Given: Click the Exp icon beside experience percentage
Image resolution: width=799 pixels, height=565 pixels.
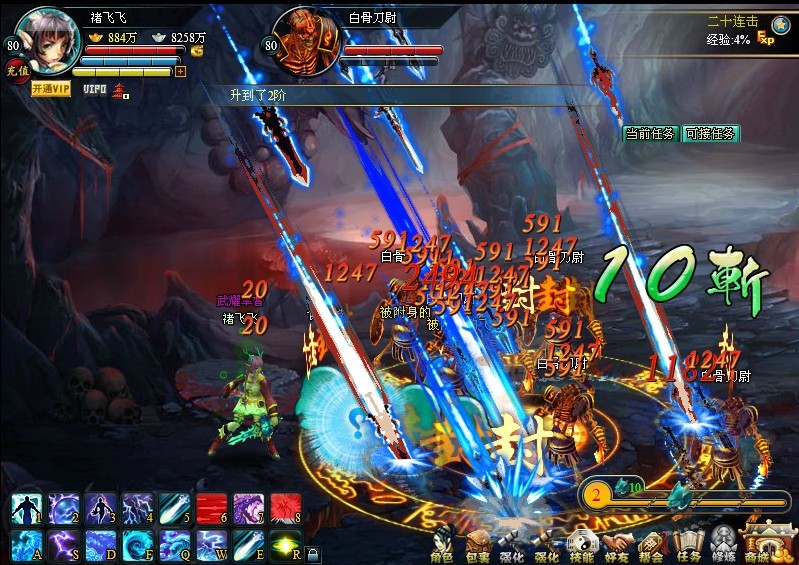Looking at the screenshot, I should [766, 38].
